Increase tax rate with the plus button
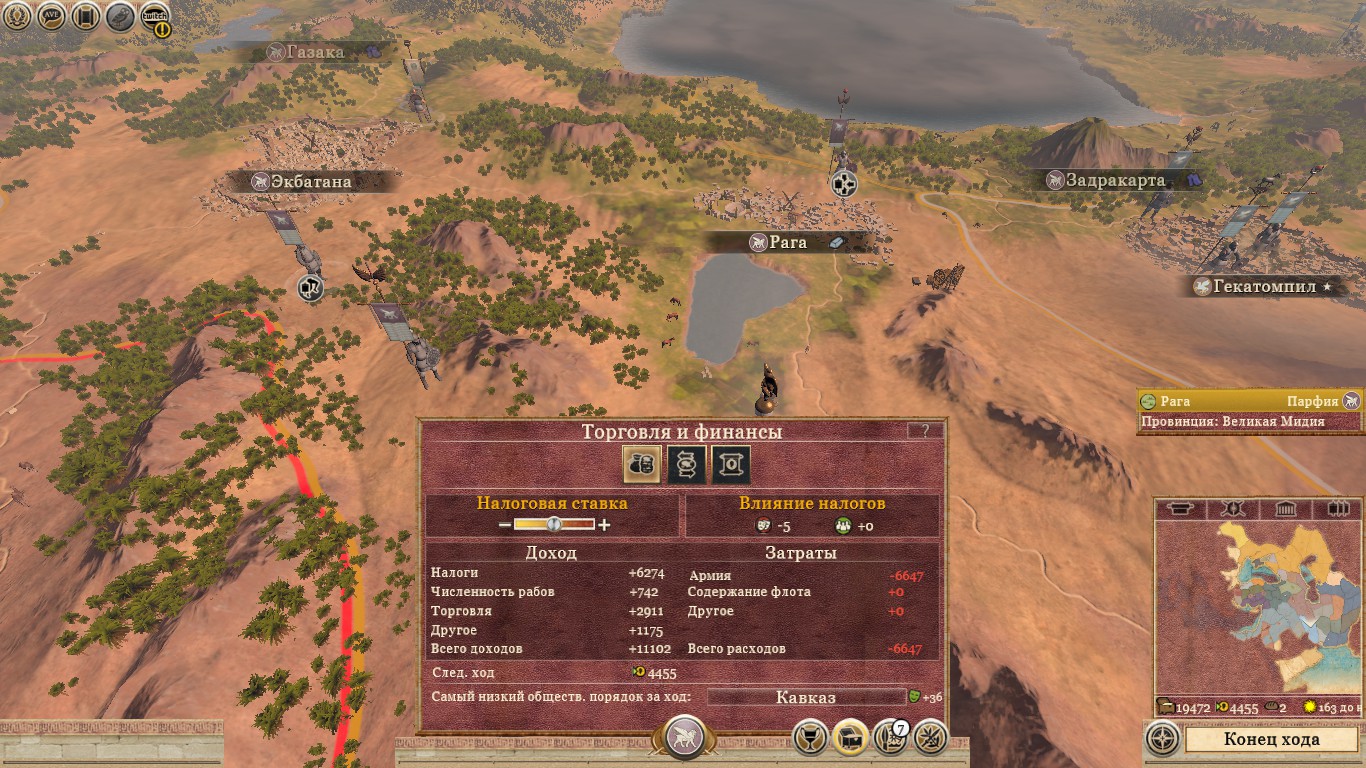 click(x=604, y=525)
